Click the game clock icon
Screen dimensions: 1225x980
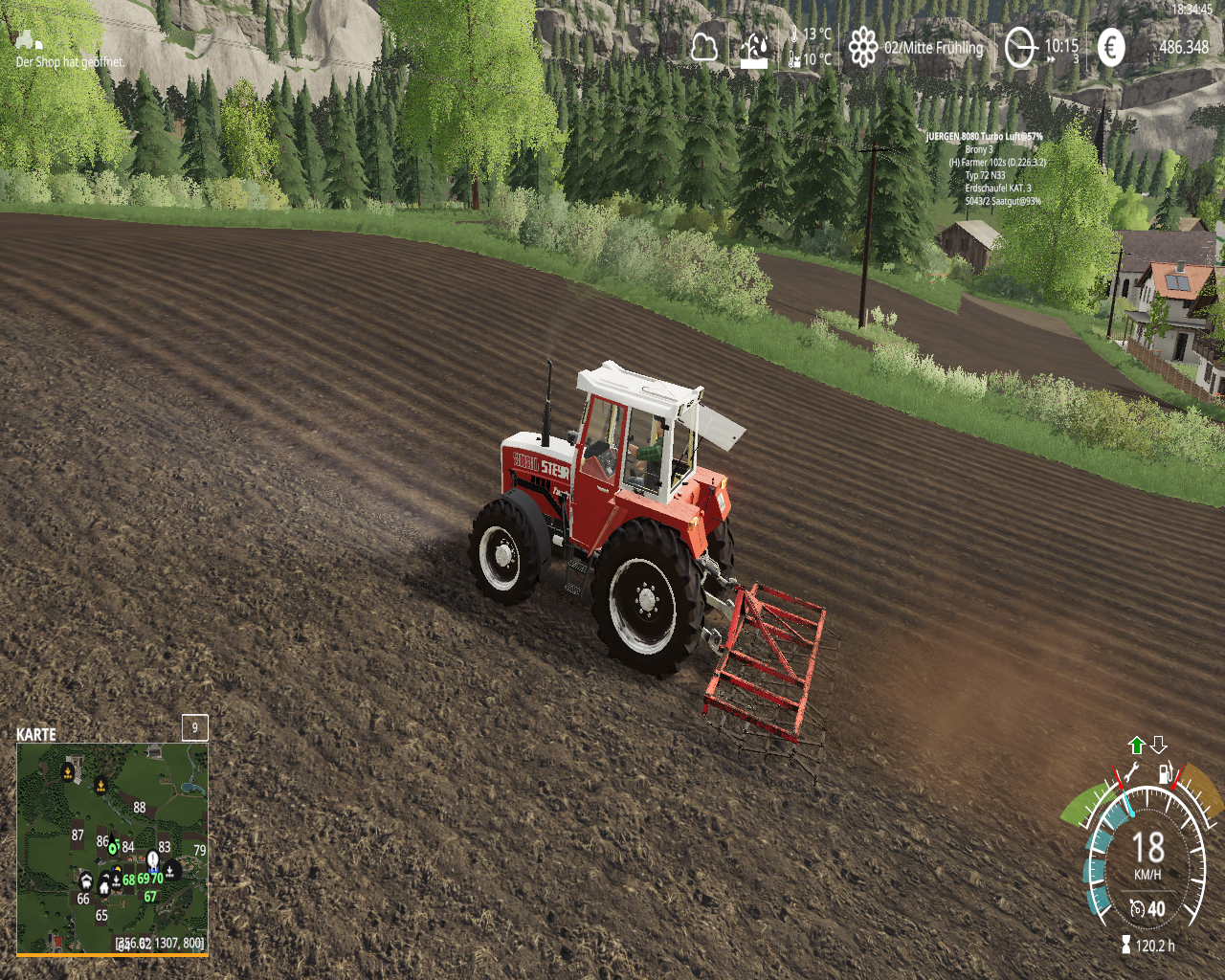1020,47
